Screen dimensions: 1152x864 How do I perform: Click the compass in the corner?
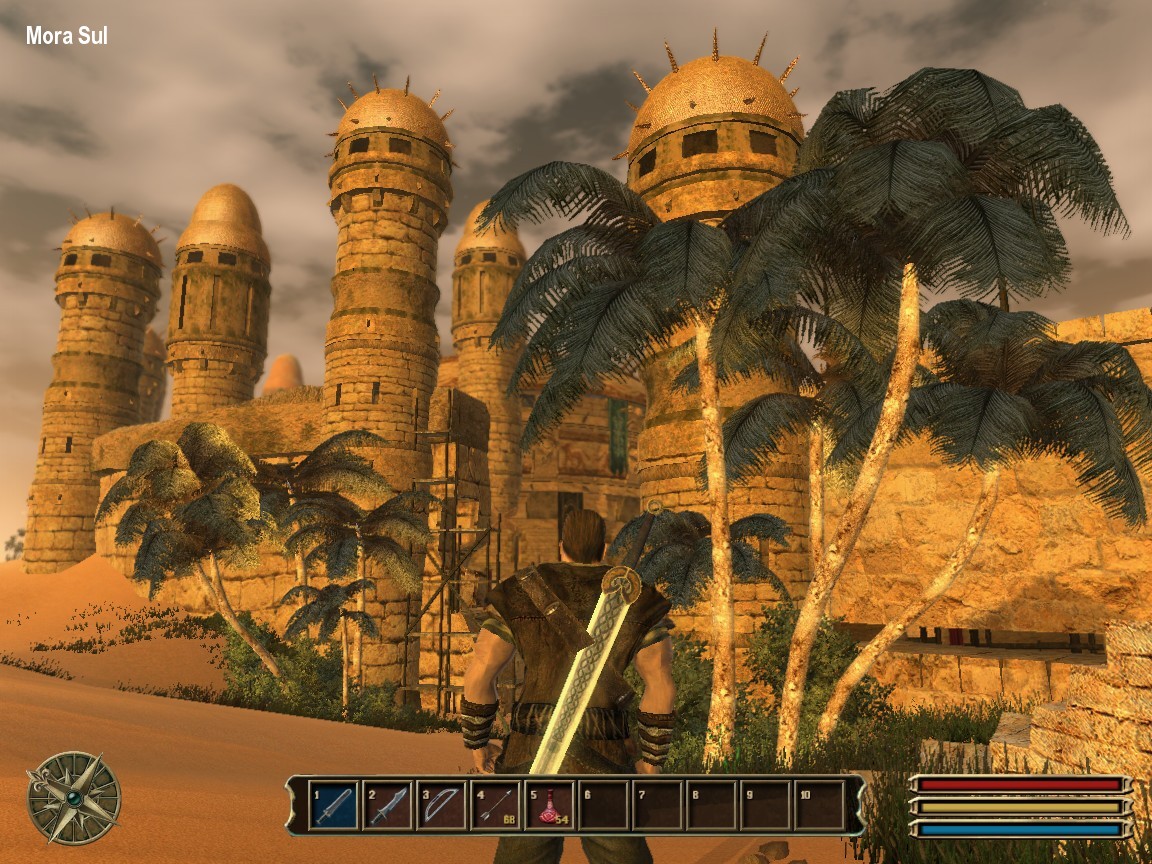[x=74, y=798]
